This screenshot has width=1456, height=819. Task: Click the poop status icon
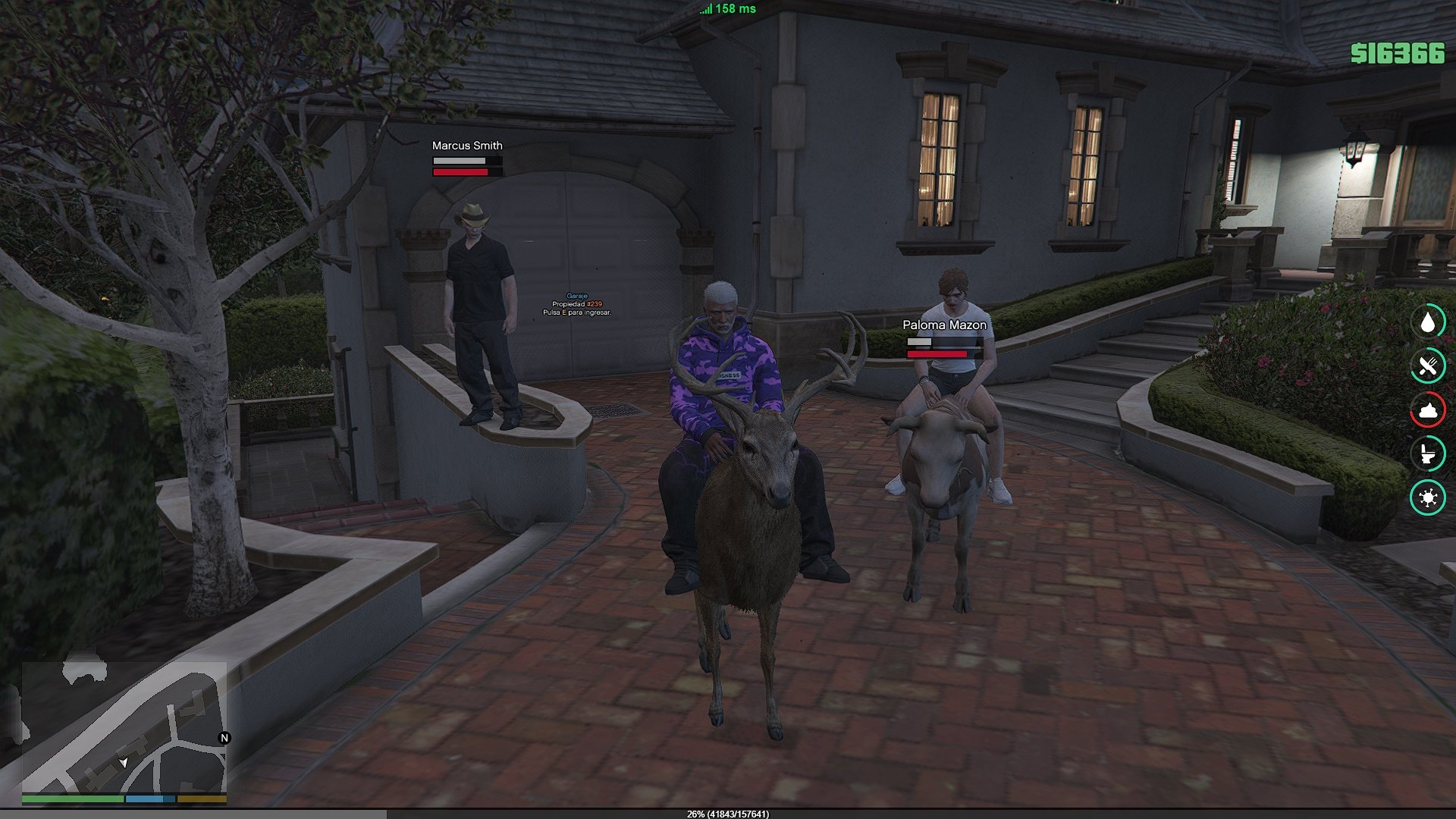point(1428,410)
